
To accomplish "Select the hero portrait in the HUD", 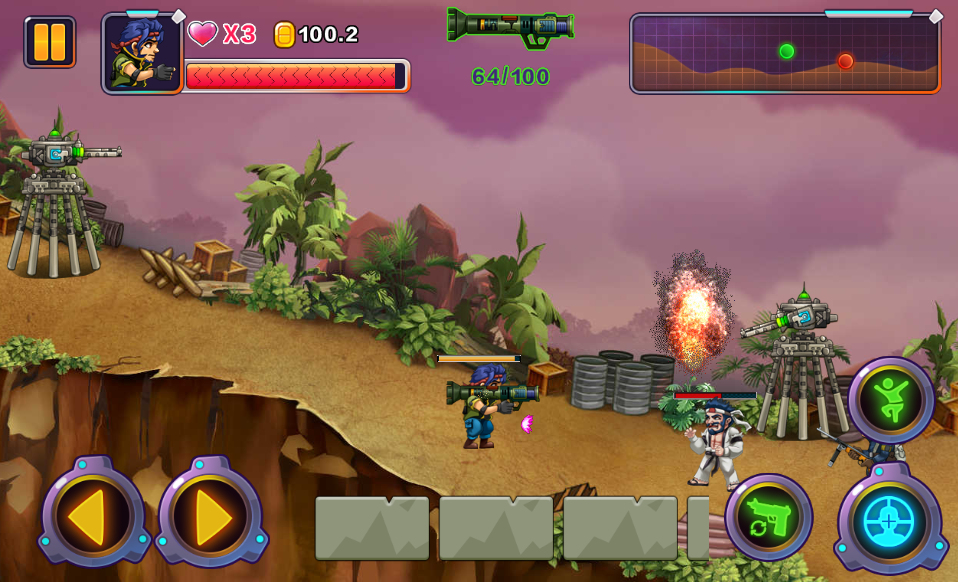I will (142, 54).
